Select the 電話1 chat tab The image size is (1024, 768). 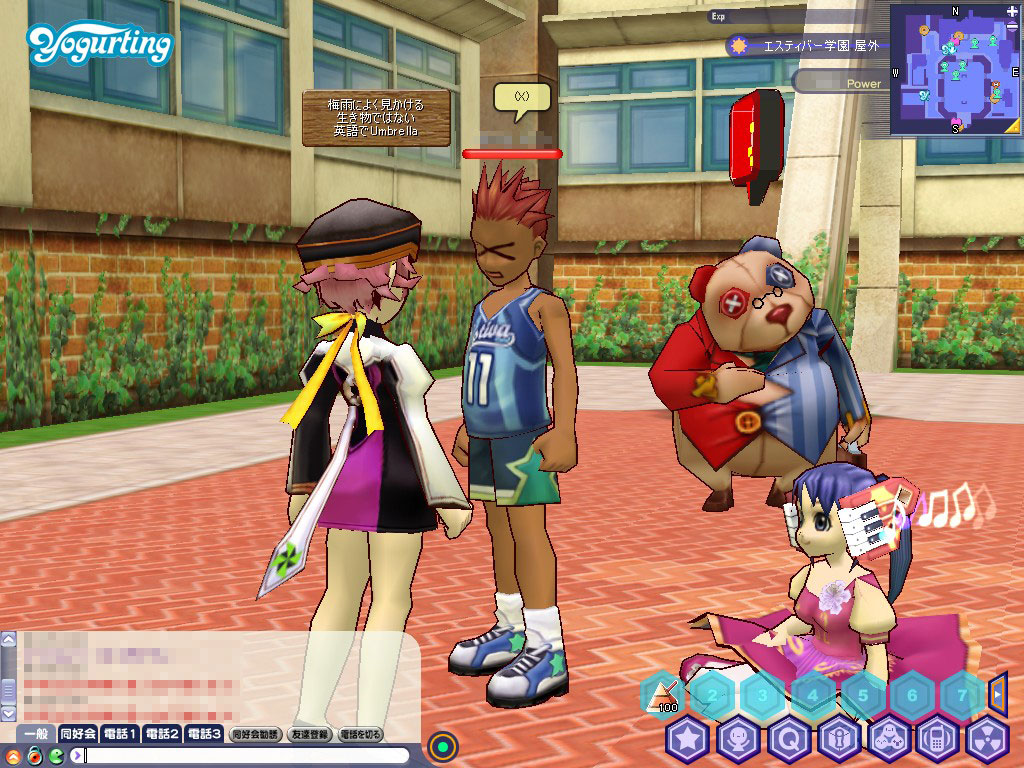pyautogui.click(x=119, y=734)
